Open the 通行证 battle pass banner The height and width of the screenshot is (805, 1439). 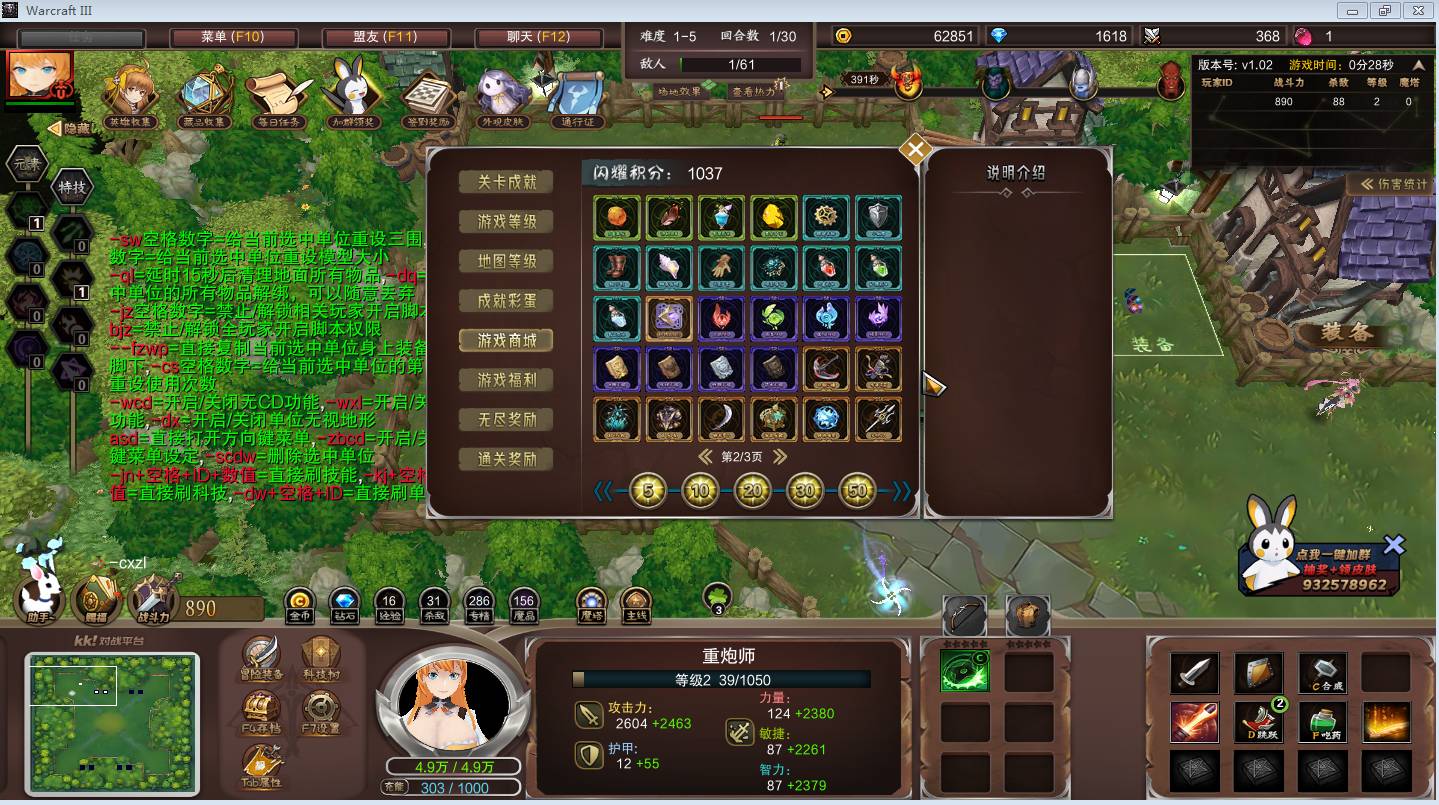tap(578, 97)
